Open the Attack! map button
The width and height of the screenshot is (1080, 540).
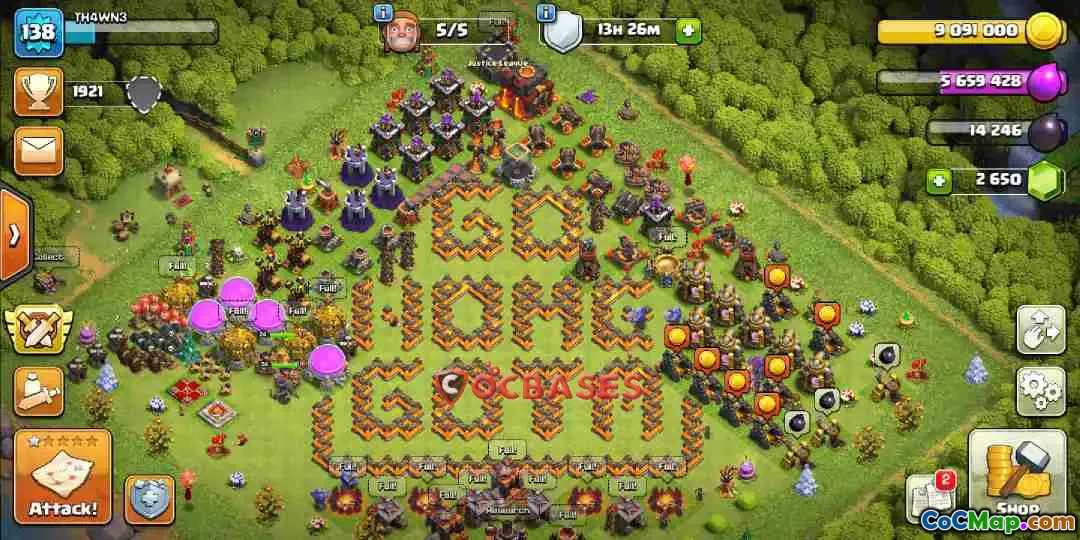click(62, 477)
